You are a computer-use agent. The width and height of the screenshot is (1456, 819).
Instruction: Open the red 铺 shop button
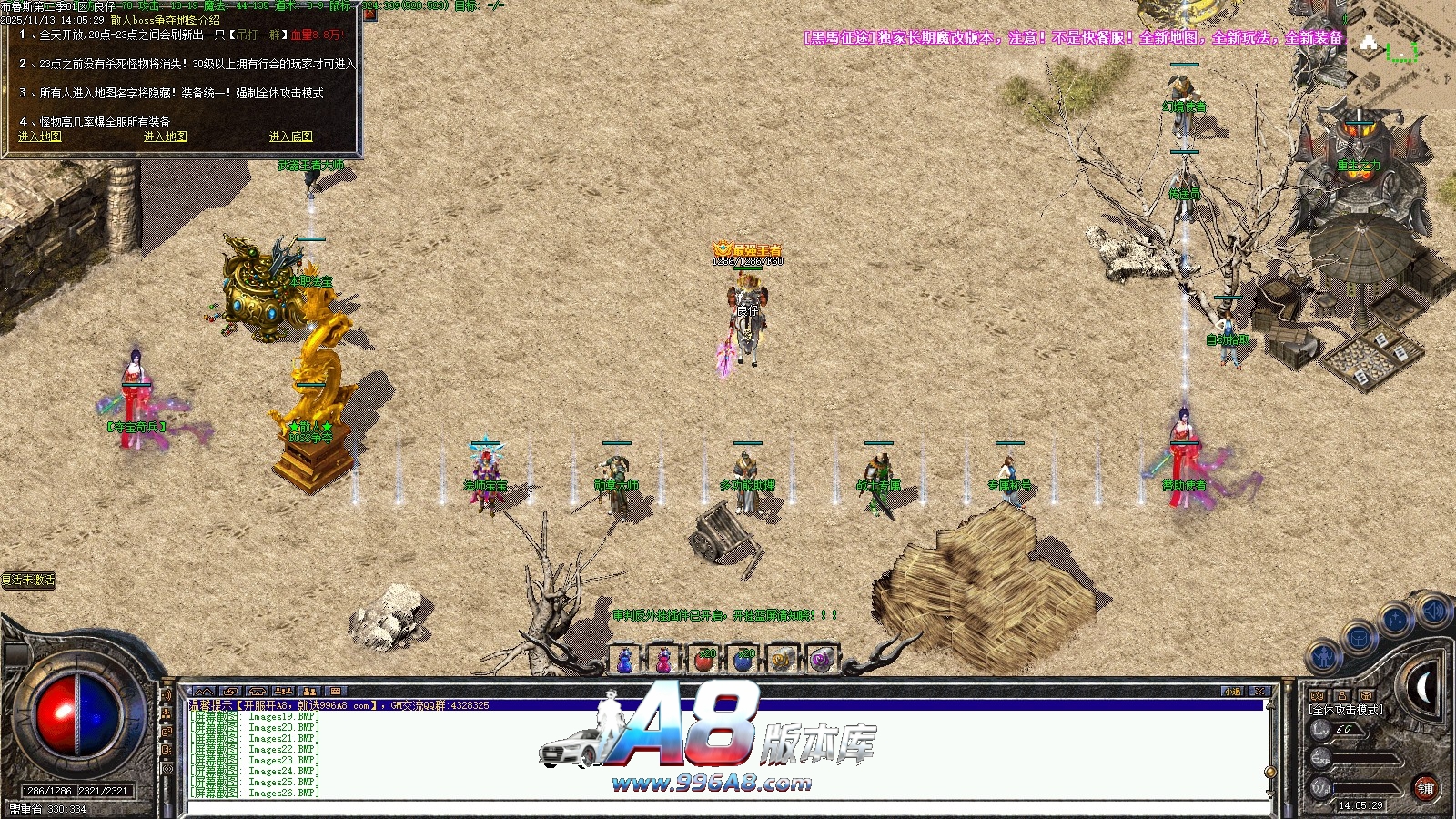1425,788
